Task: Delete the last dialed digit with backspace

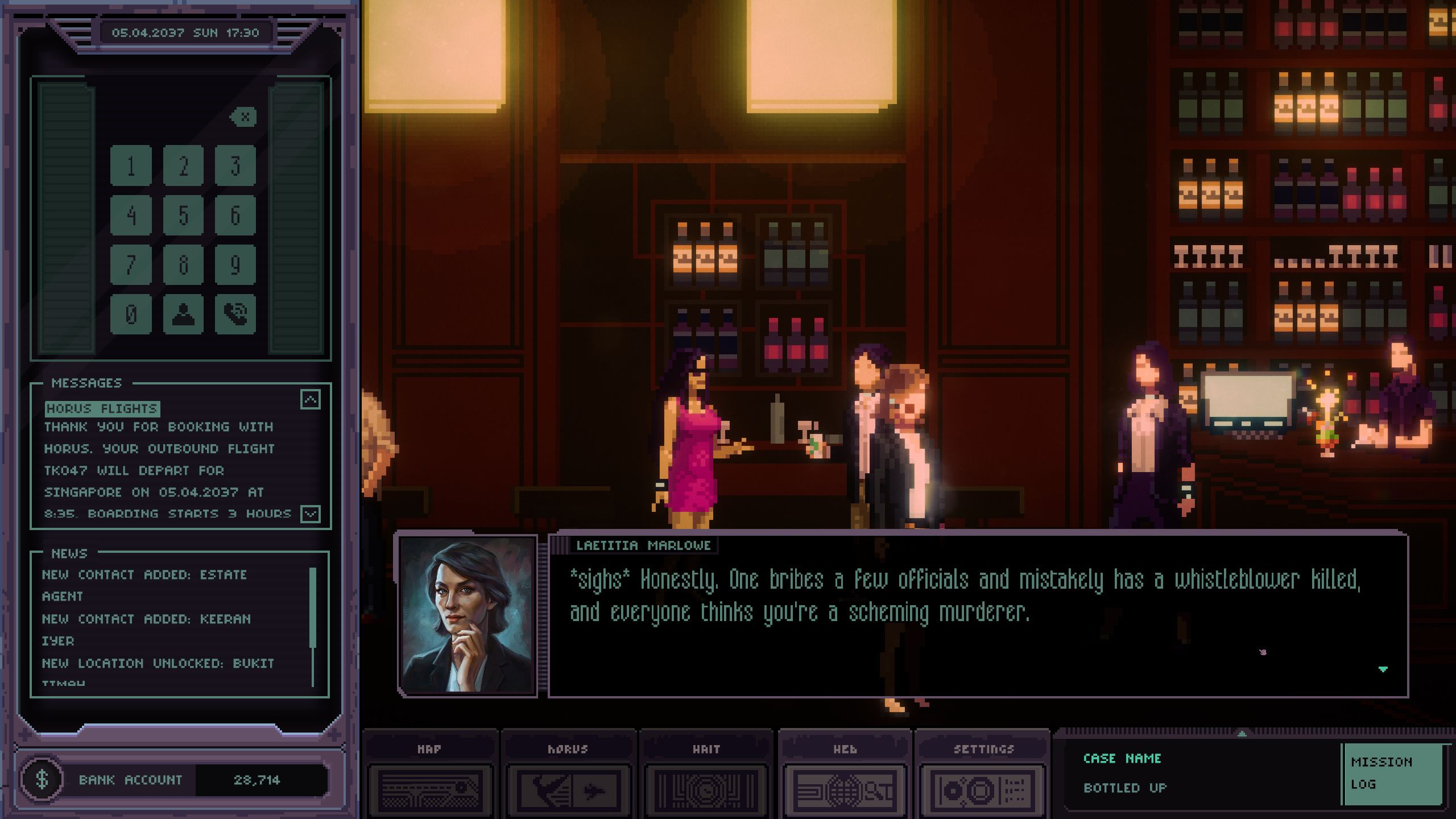Action: tap(243, 117)
